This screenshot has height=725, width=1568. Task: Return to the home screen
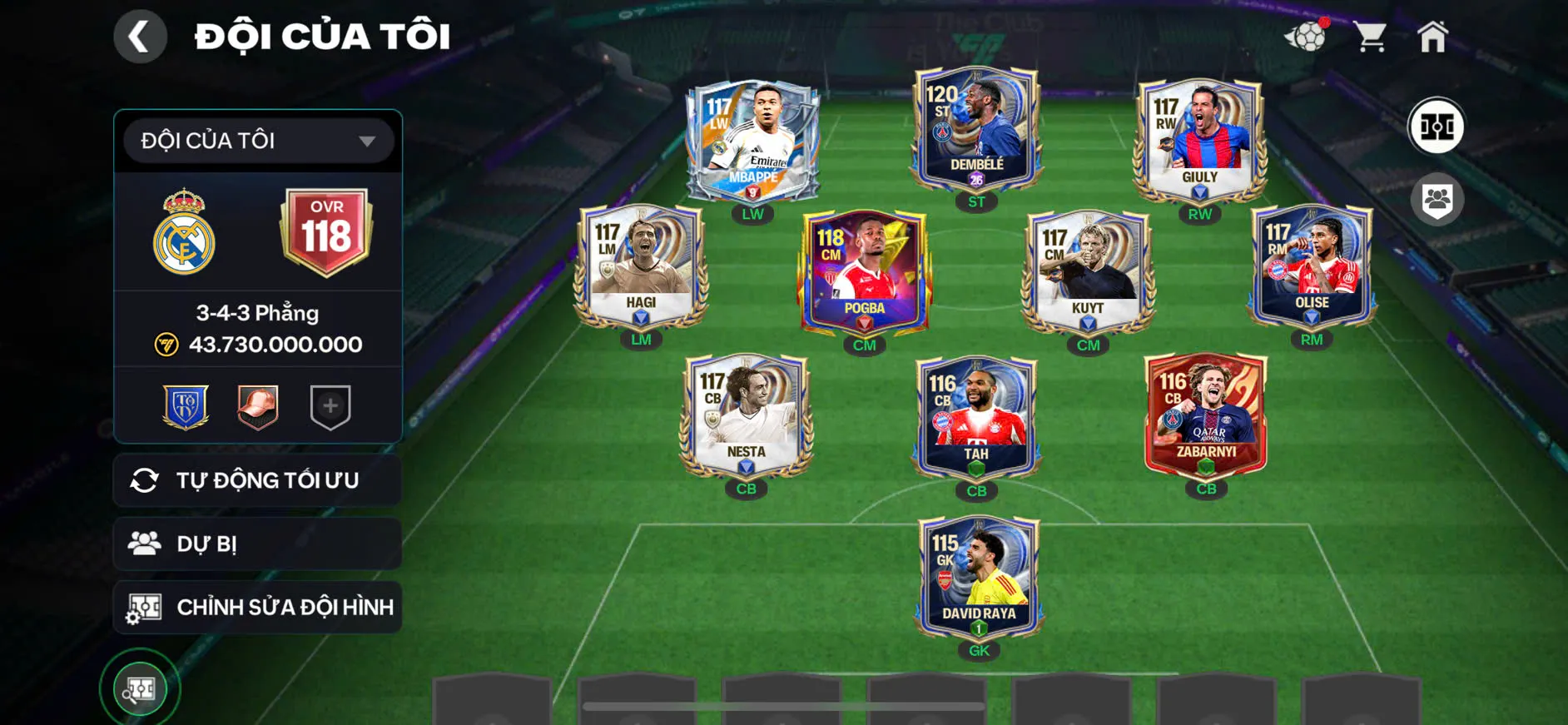(1432, 37)
